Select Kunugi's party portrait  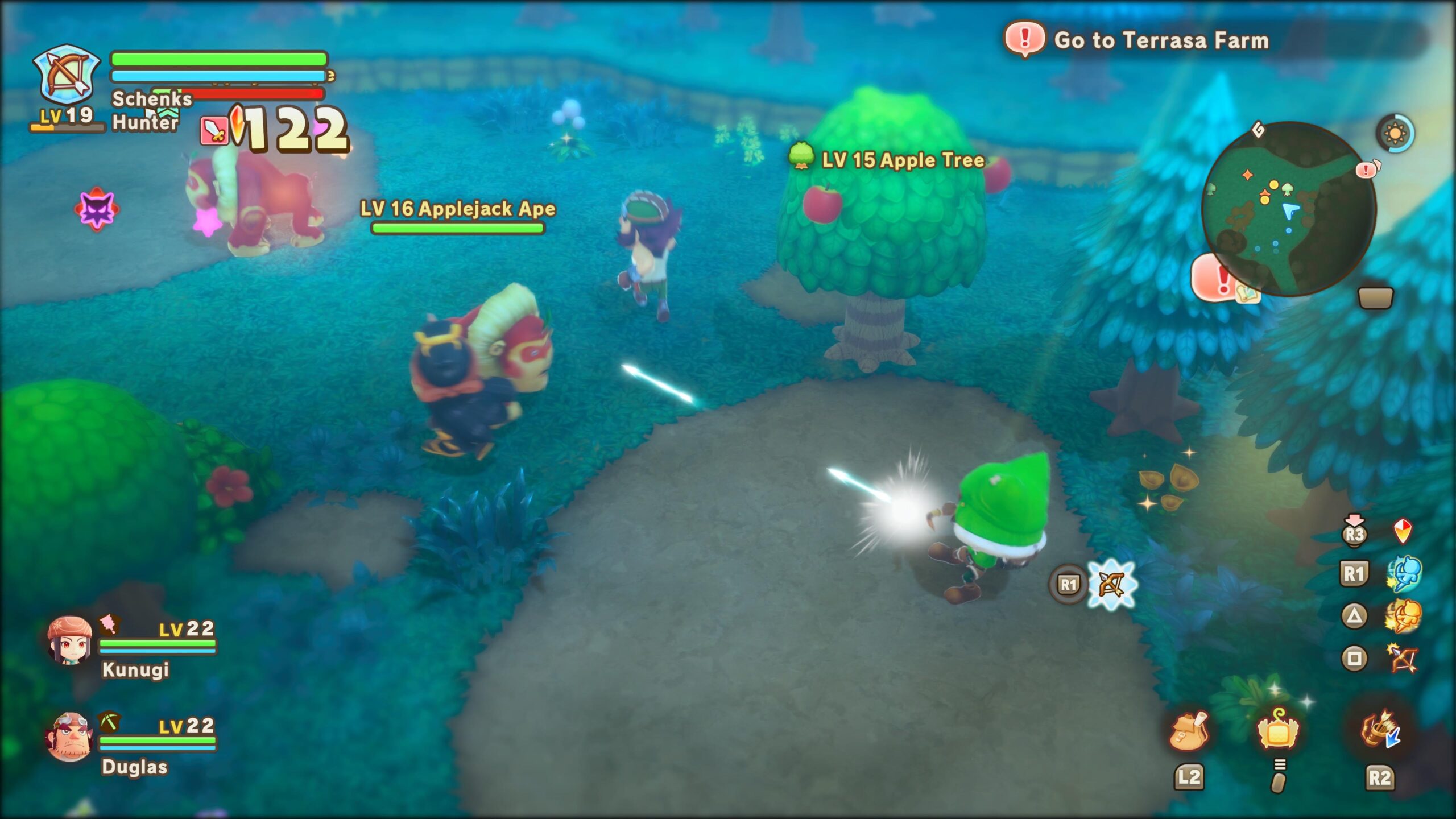[69, 640]
